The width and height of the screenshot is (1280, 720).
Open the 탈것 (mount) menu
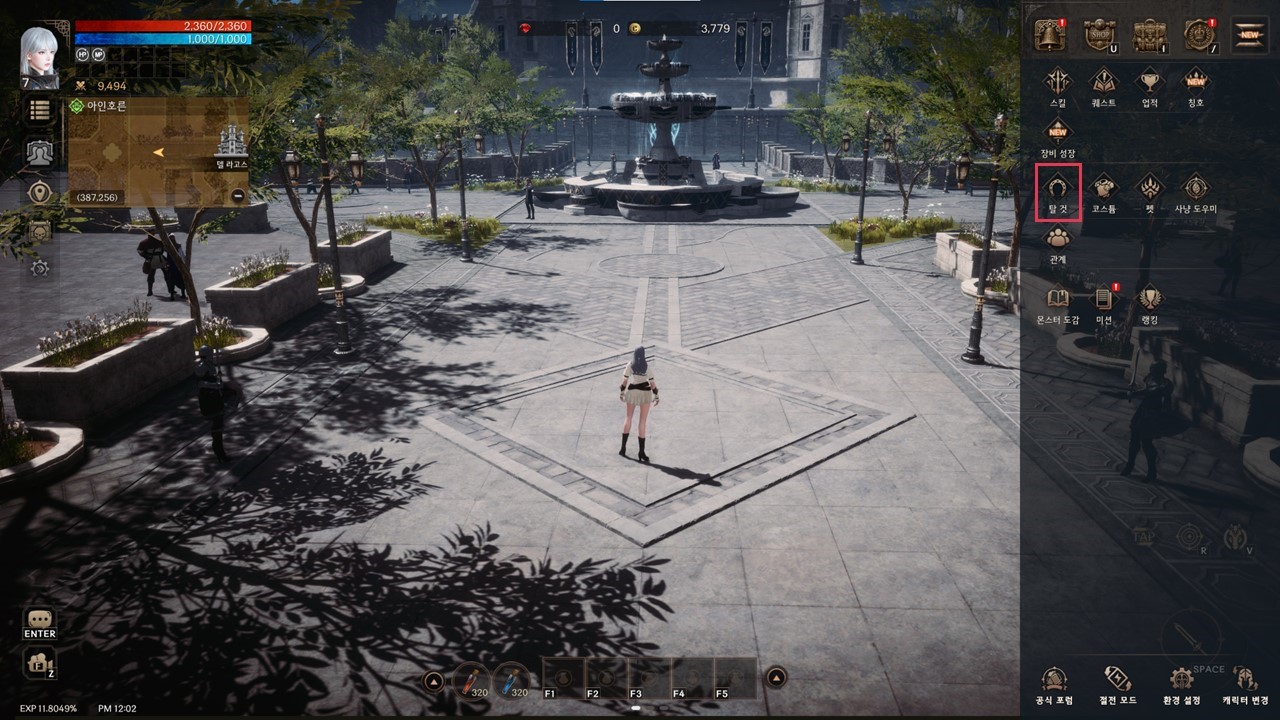1058,190
